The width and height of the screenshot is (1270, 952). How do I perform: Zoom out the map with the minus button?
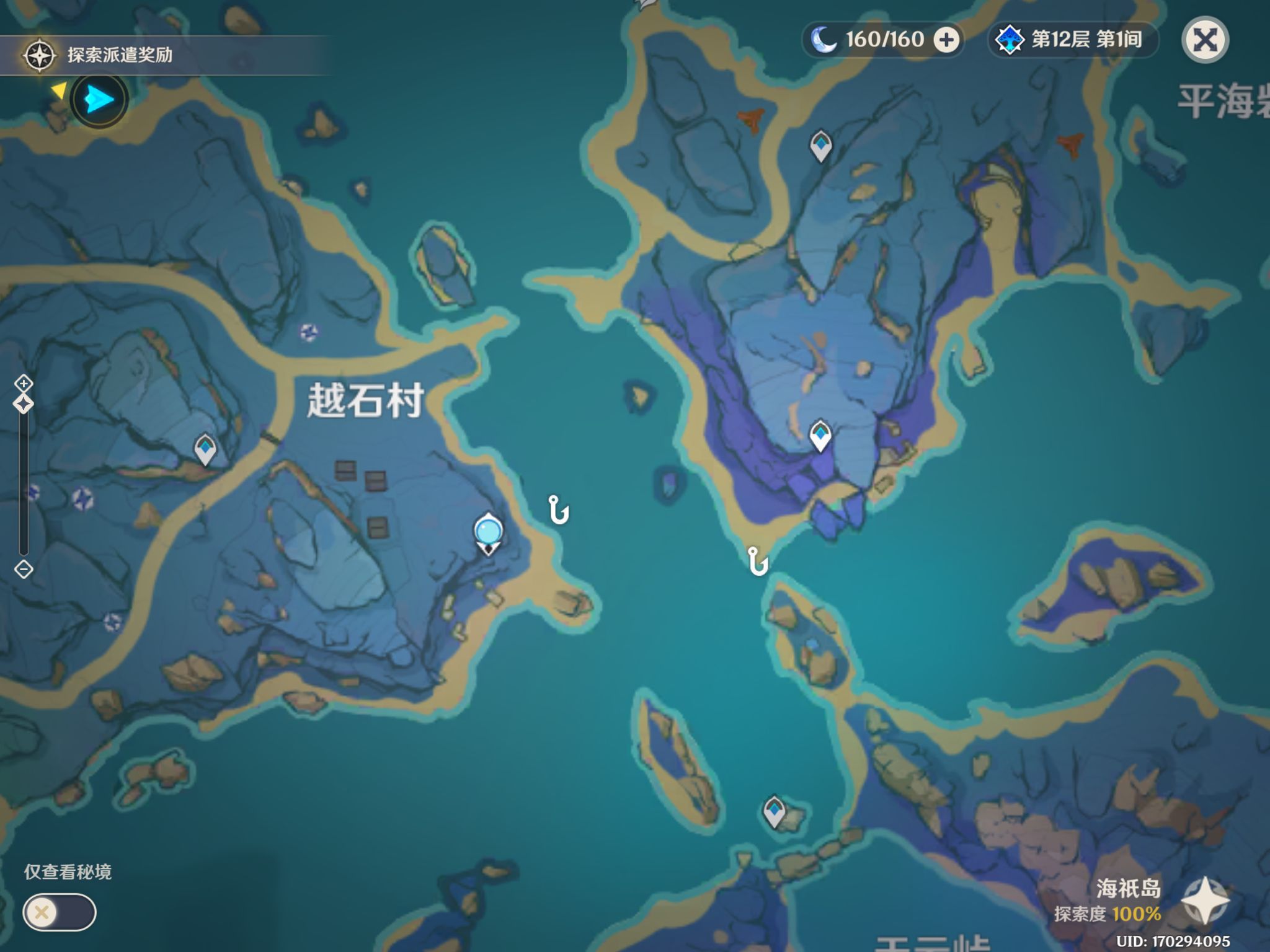24,569
